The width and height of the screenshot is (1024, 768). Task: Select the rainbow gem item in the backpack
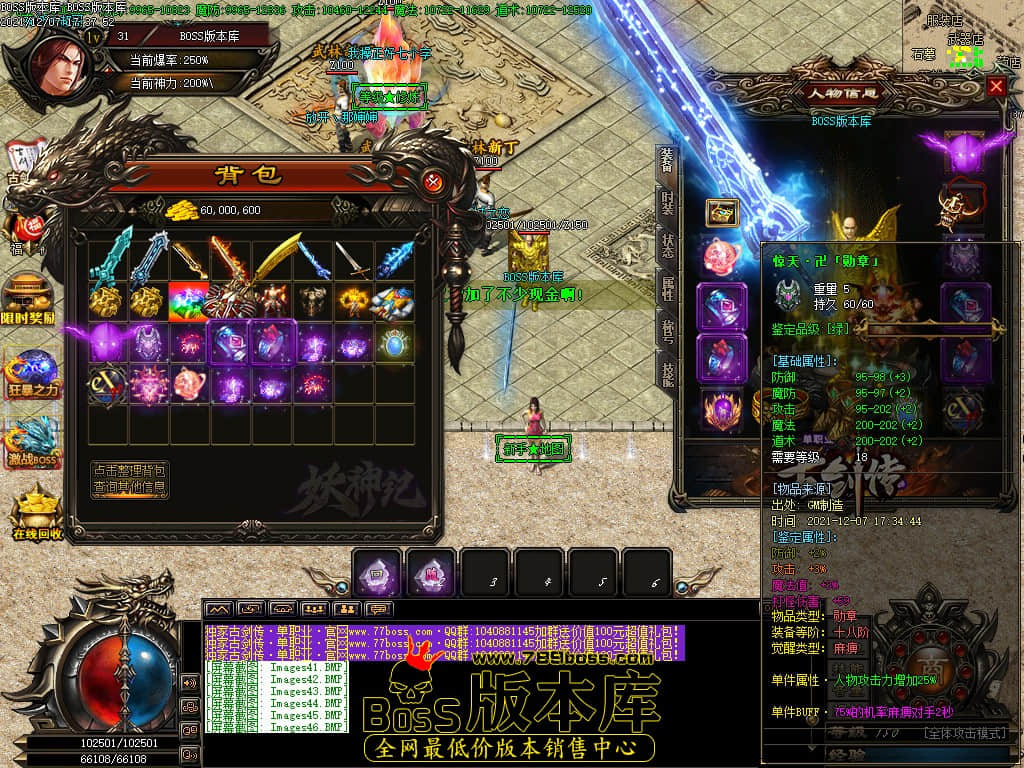[189, 299]
